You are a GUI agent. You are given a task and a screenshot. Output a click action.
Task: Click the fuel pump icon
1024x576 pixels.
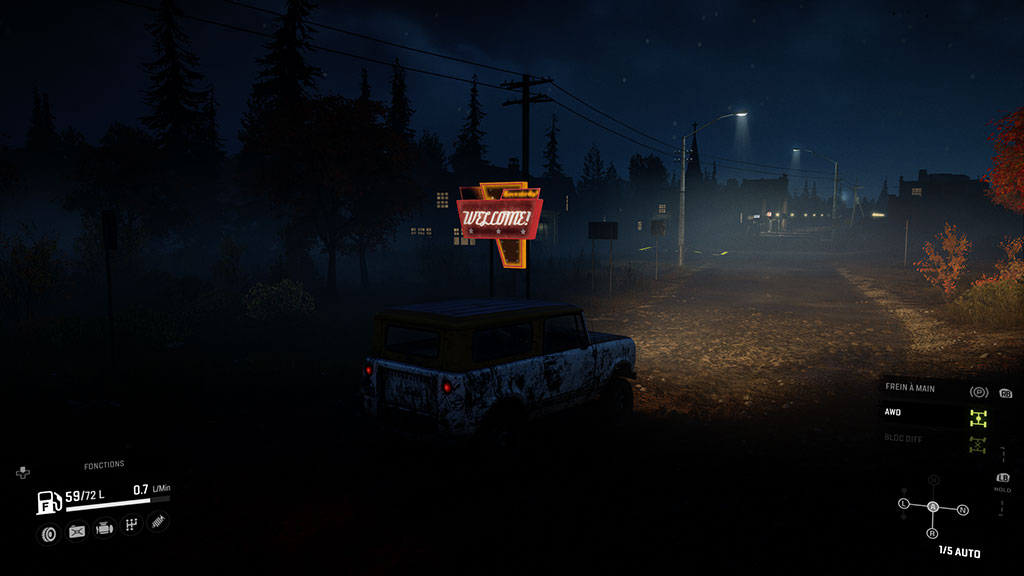coord(49,501)
